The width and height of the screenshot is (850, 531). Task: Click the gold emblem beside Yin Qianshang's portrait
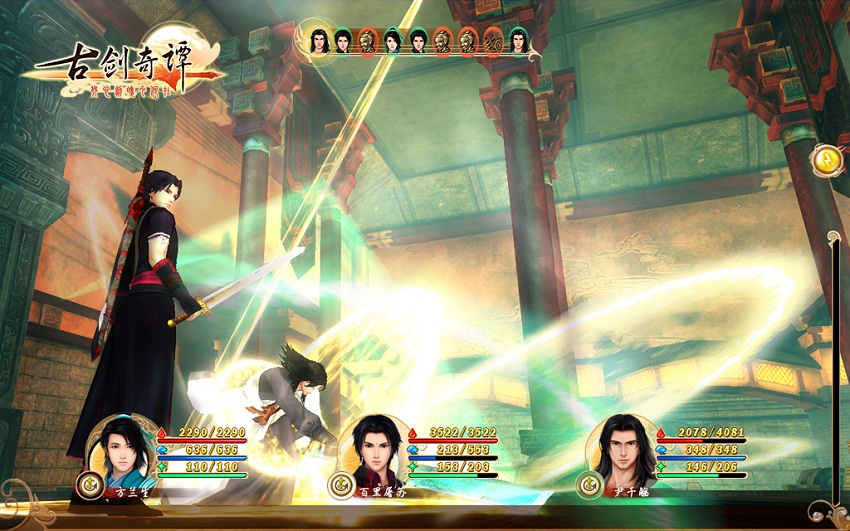click(x=588, y=487)
